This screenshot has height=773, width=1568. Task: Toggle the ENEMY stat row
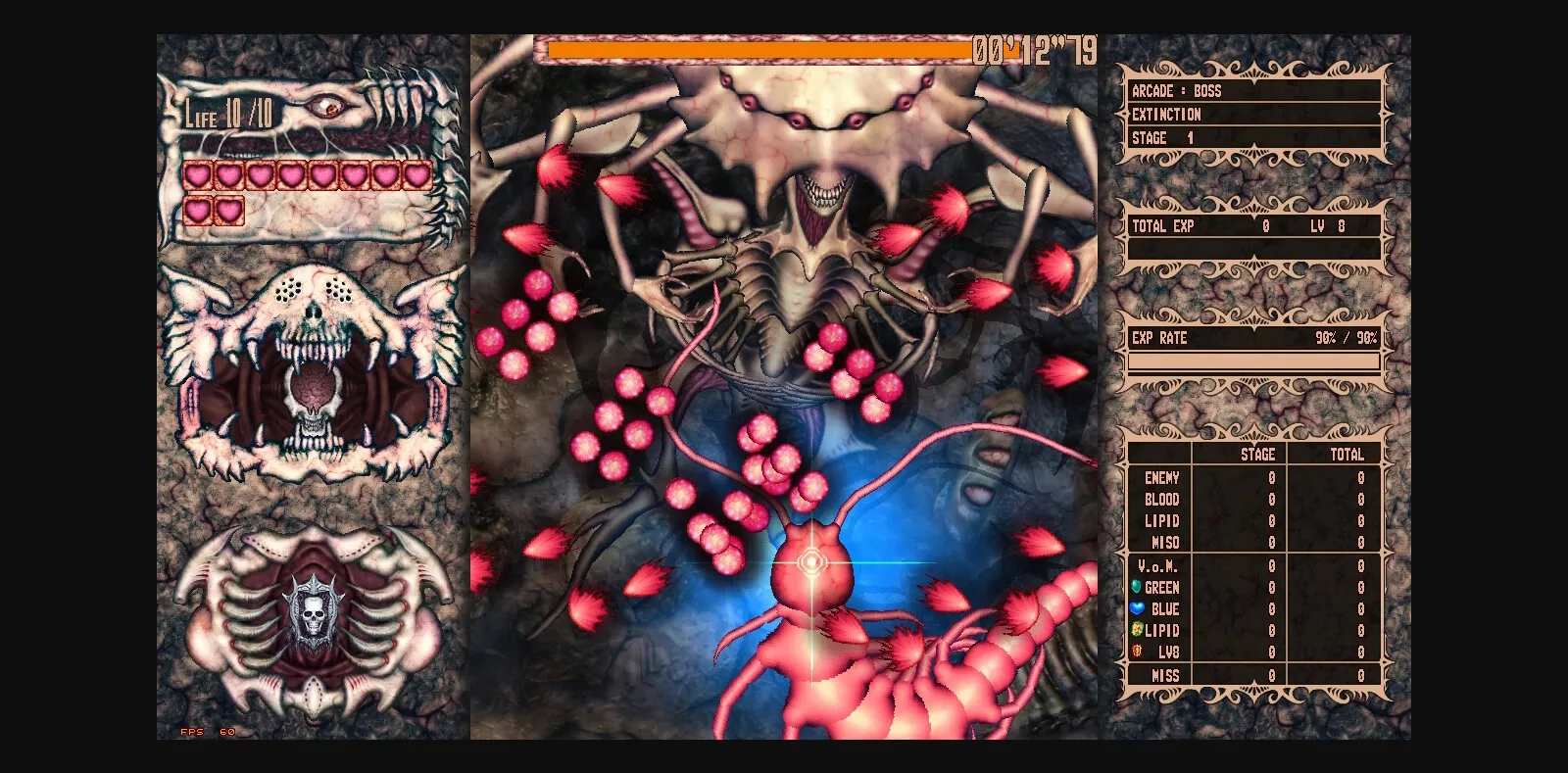tap(1160, 478)
